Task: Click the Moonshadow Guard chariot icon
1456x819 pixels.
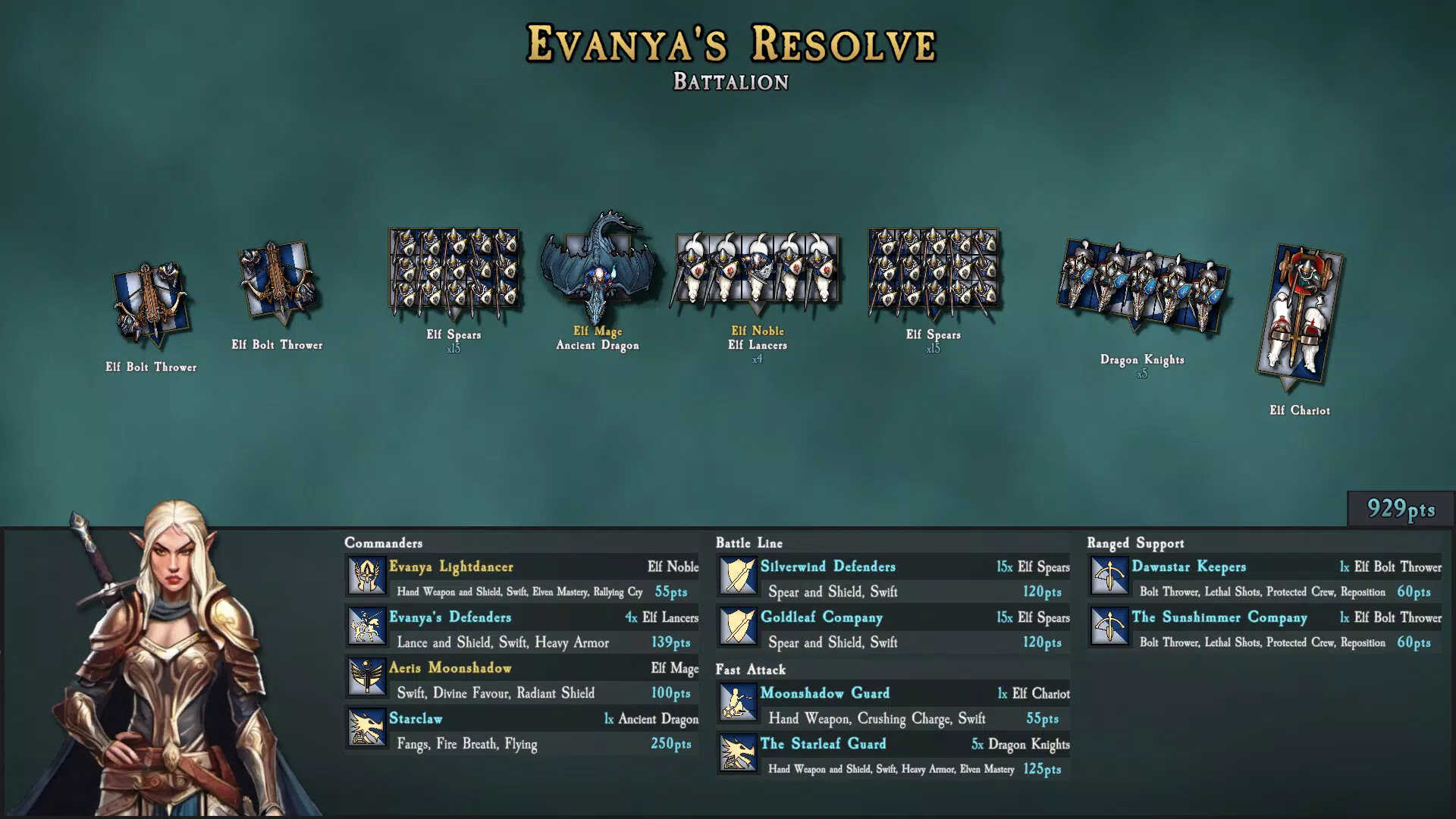Action: [738, 702]
